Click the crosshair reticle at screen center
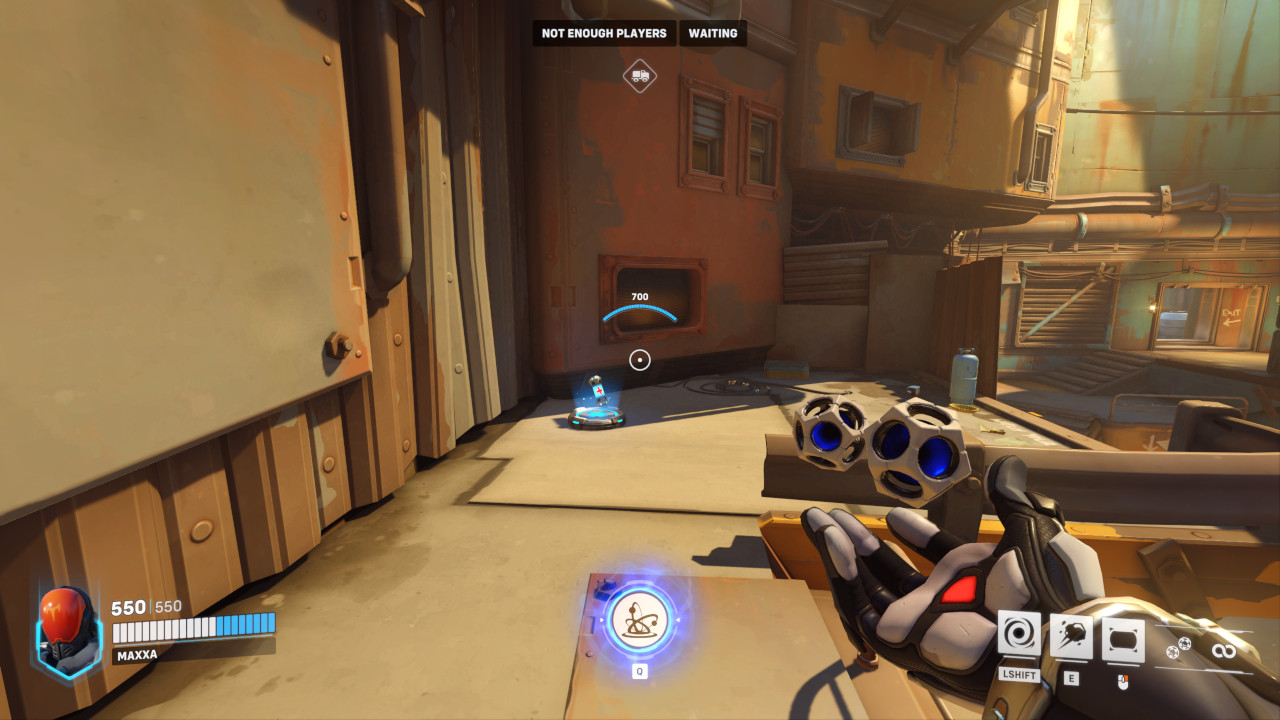 click(640, 360)
